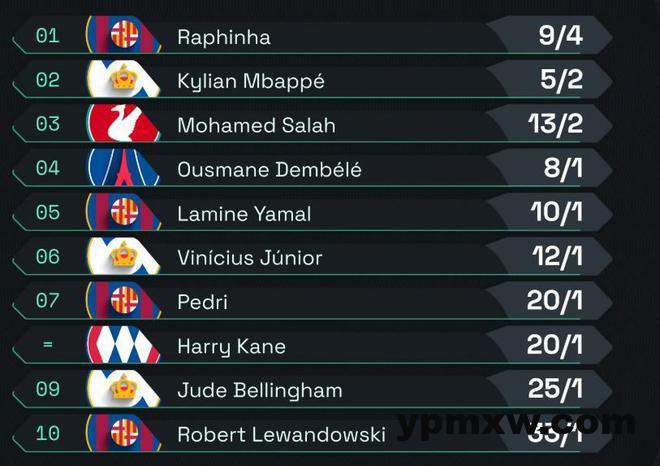This screenshot has height=466, width=660.
Task: Select the Ousmane Dembélé entry
Action: coord(269,170)
